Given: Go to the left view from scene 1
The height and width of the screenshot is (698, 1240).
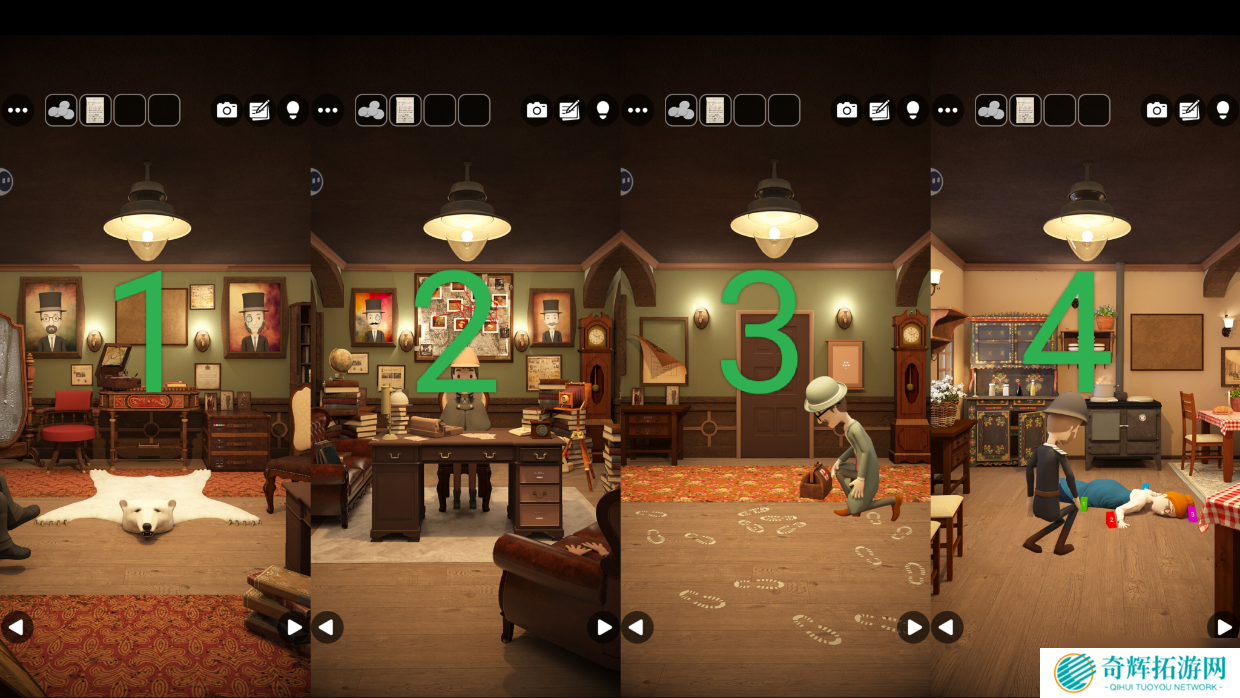Looking at the screenshot, I should (16, 627).
